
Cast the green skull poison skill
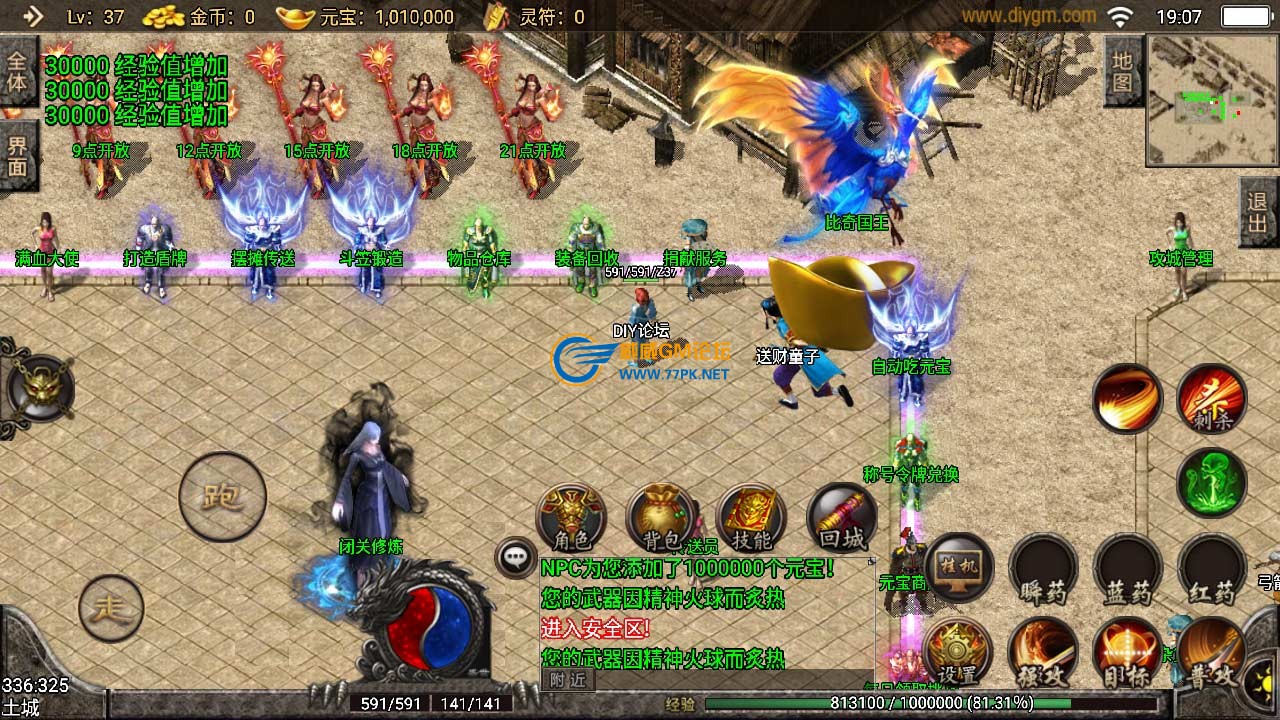1211,484
